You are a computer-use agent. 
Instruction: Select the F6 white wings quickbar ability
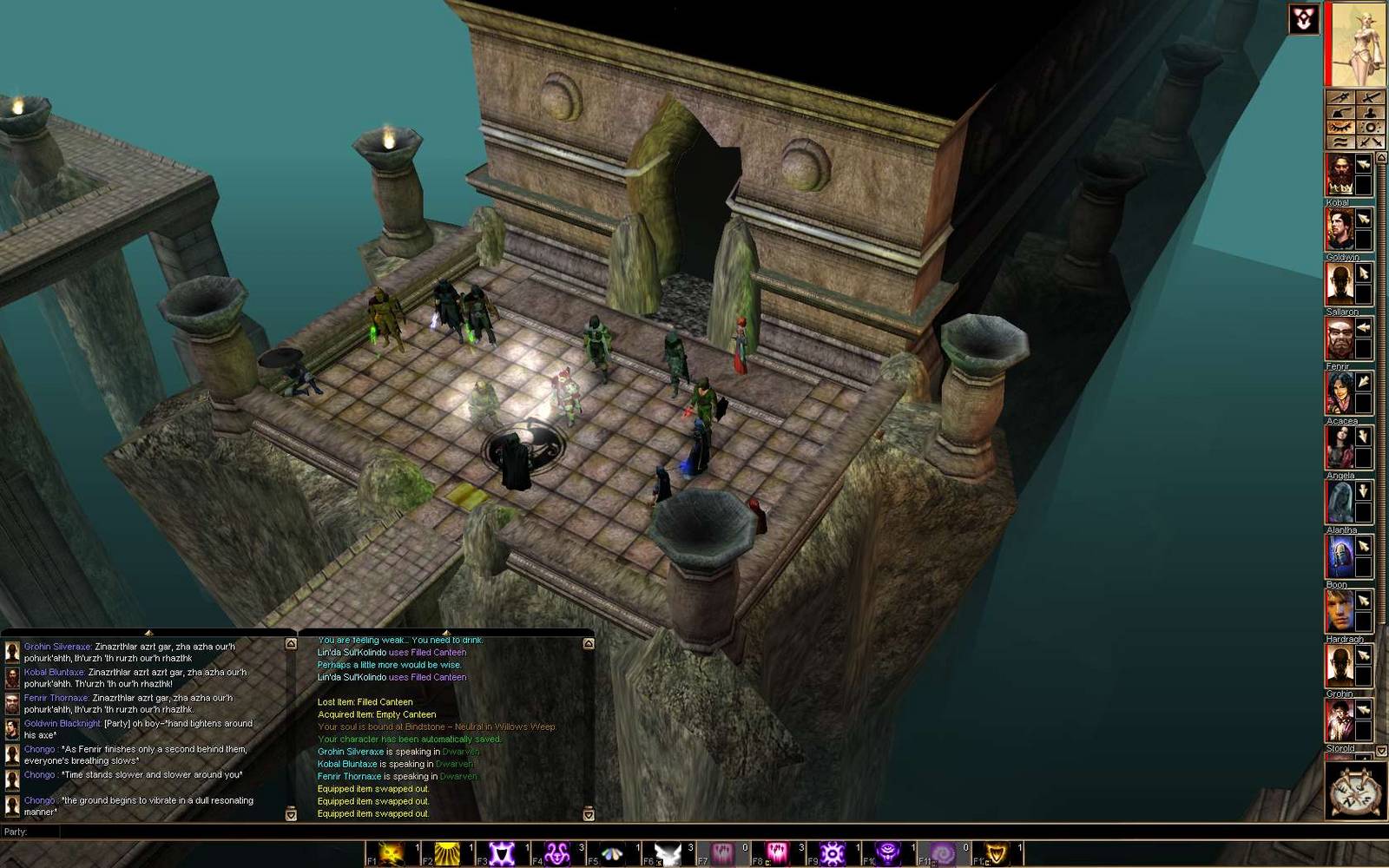point(665,851)
